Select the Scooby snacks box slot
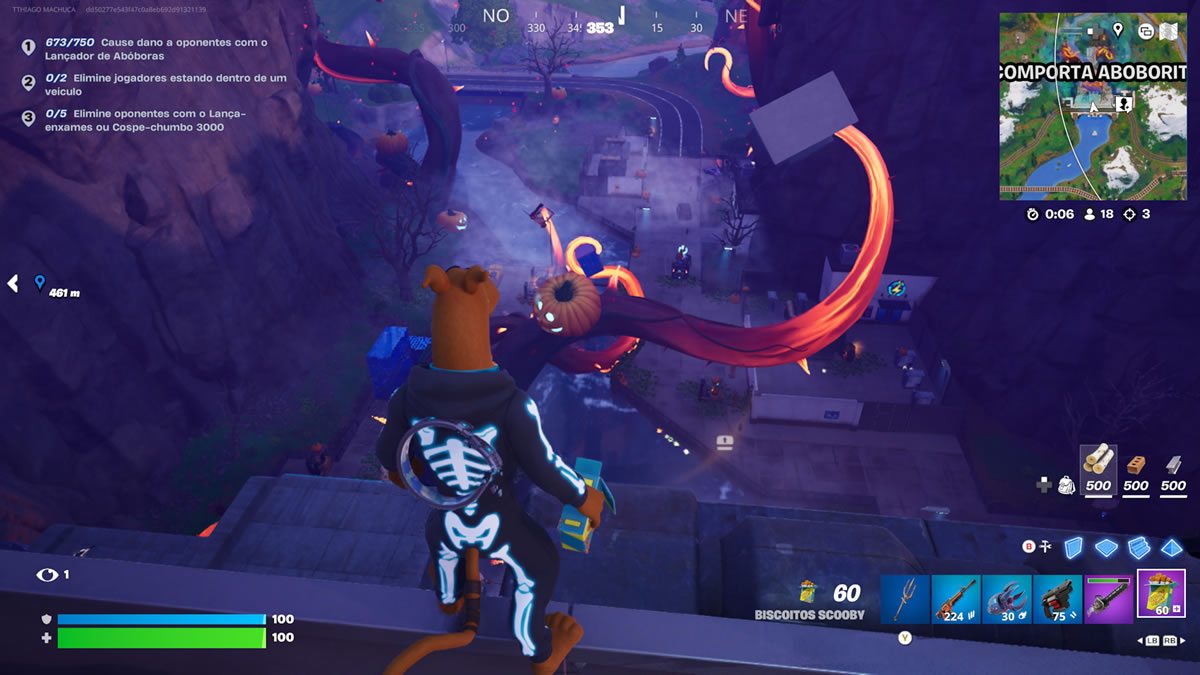1200x675 pixels. click(x=1161, y=595)
